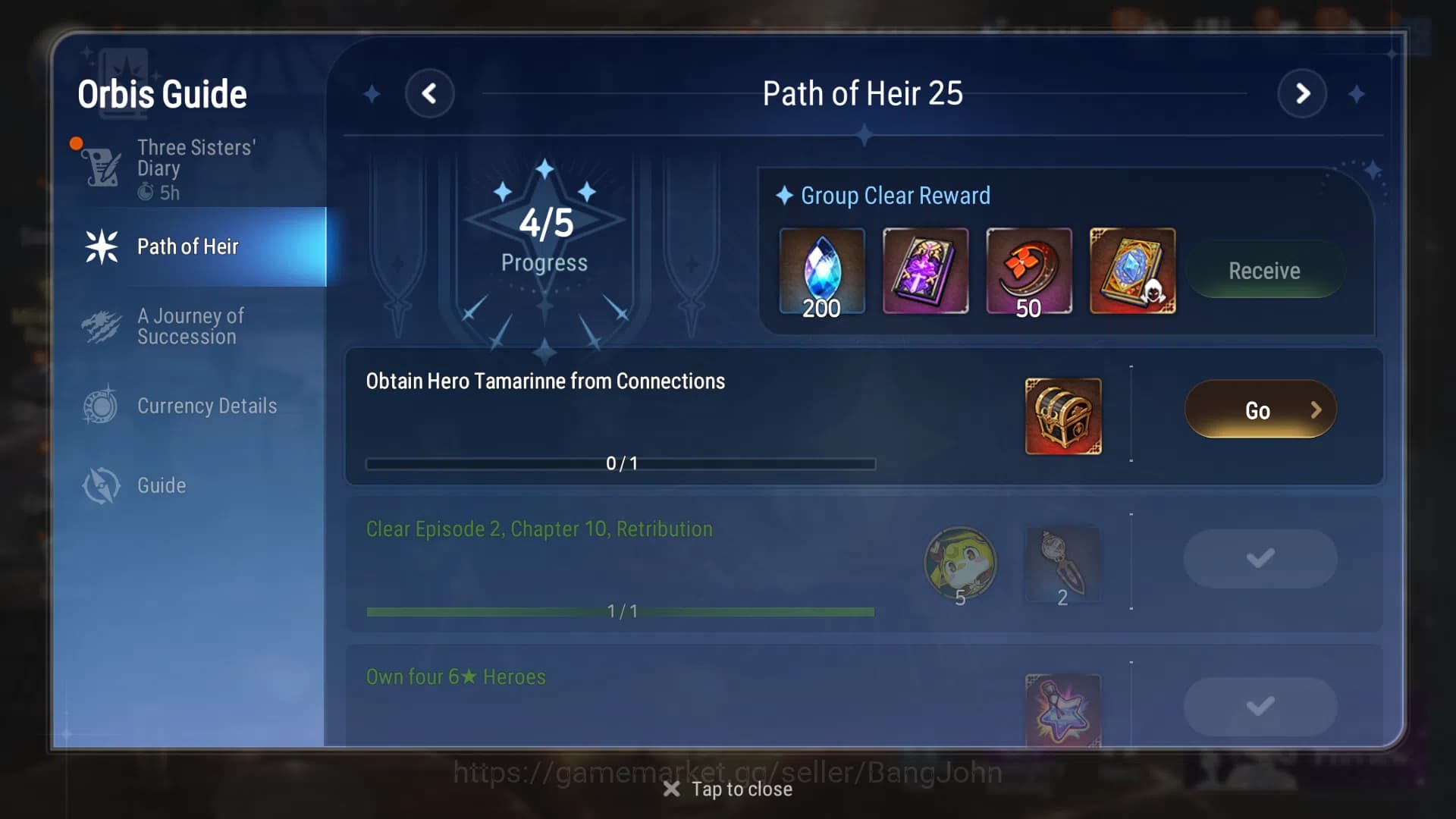Switch to the Path of Heir tab
1456x819 pixels.
(188, 246)
